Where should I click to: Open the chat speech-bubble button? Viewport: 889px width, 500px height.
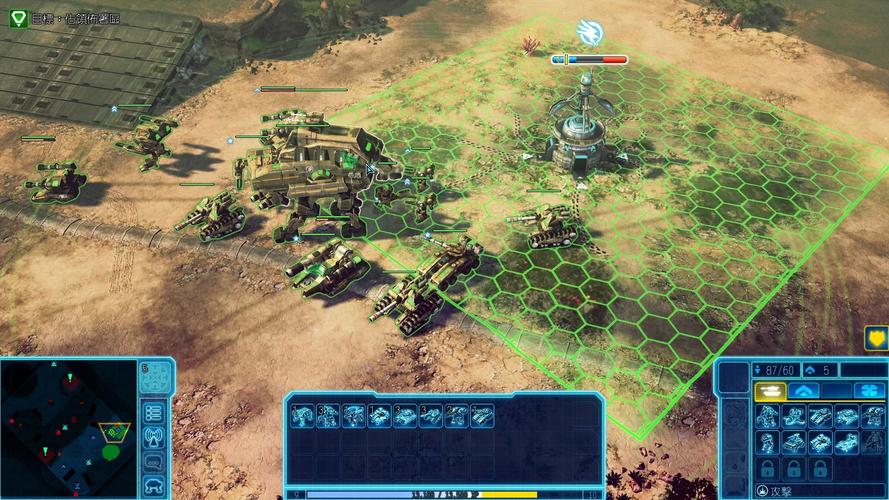(x=153, y=462)
